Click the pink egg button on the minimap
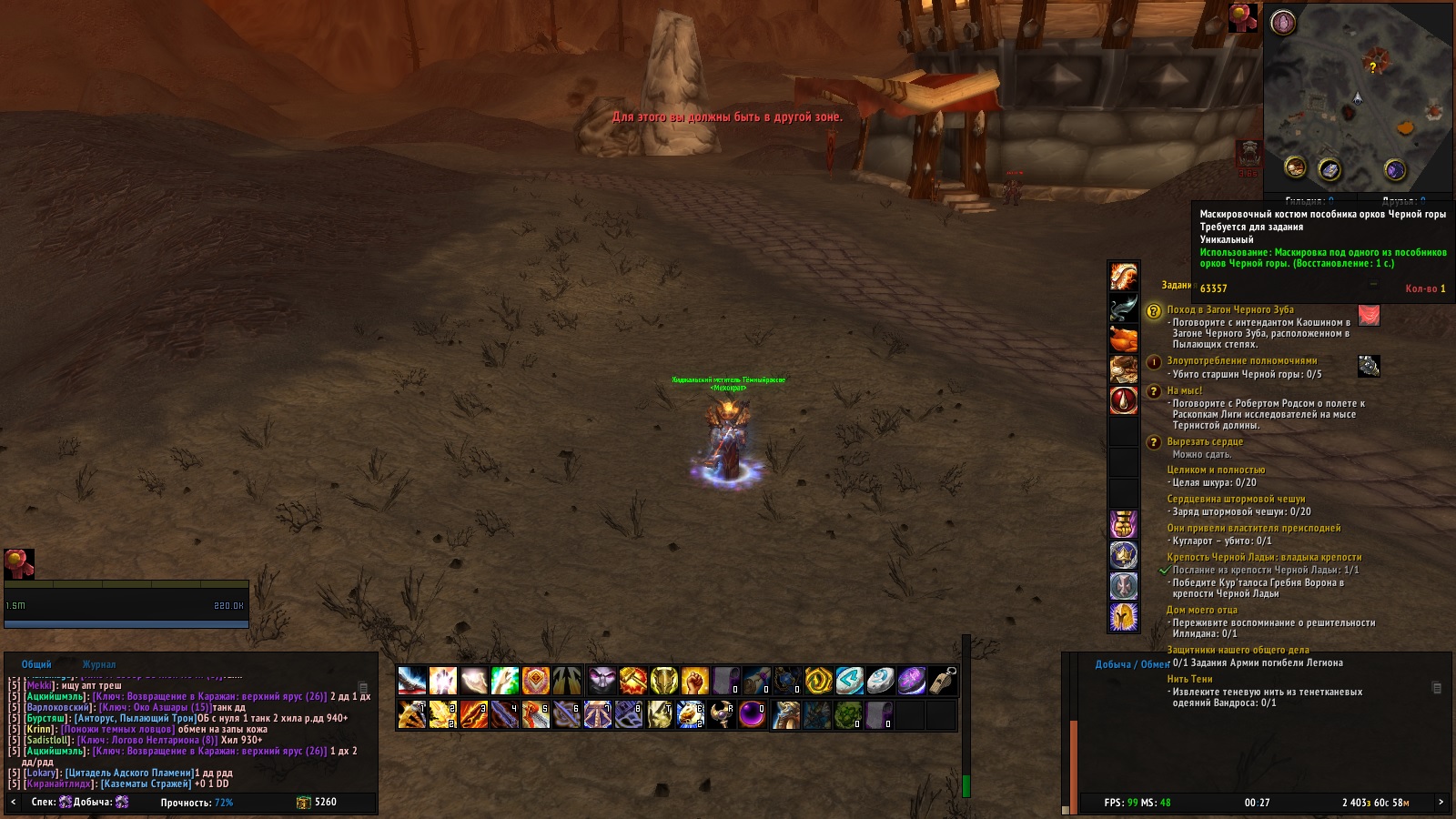The height and width of the screenshot is (819, 1456). [1283, 22]
